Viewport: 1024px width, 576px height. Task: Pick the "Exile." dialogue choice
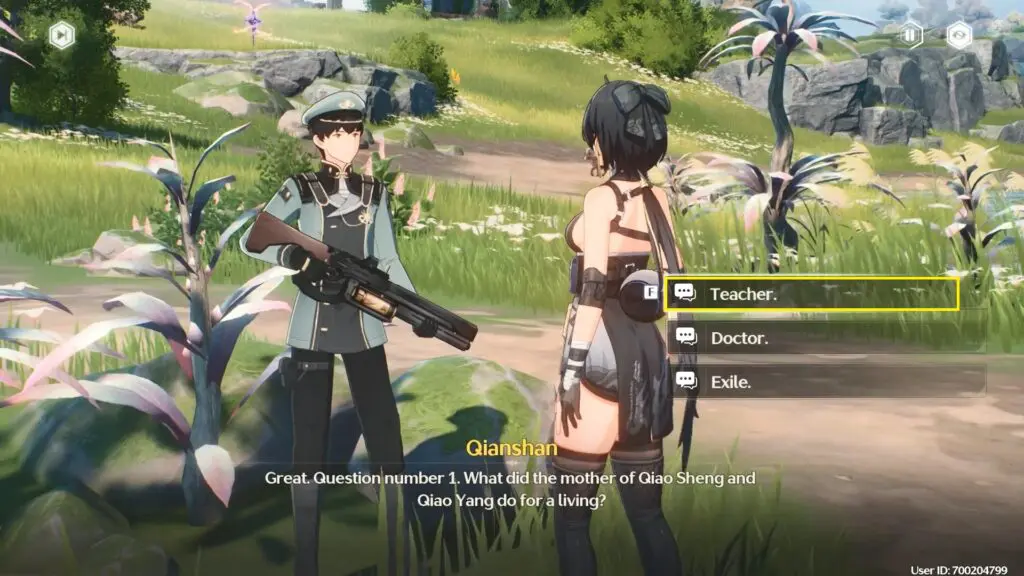point(812,381)
